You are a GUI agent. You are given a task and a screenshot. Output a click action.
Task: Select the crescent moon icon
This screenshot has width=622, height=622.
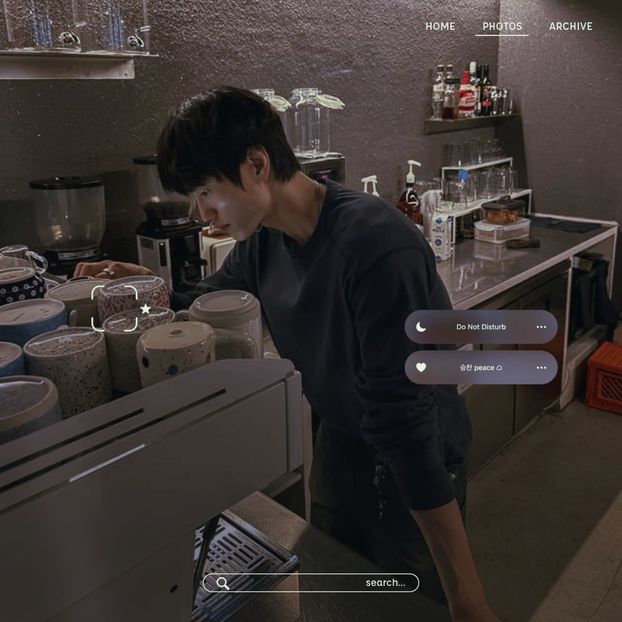(x=421, y=327)
